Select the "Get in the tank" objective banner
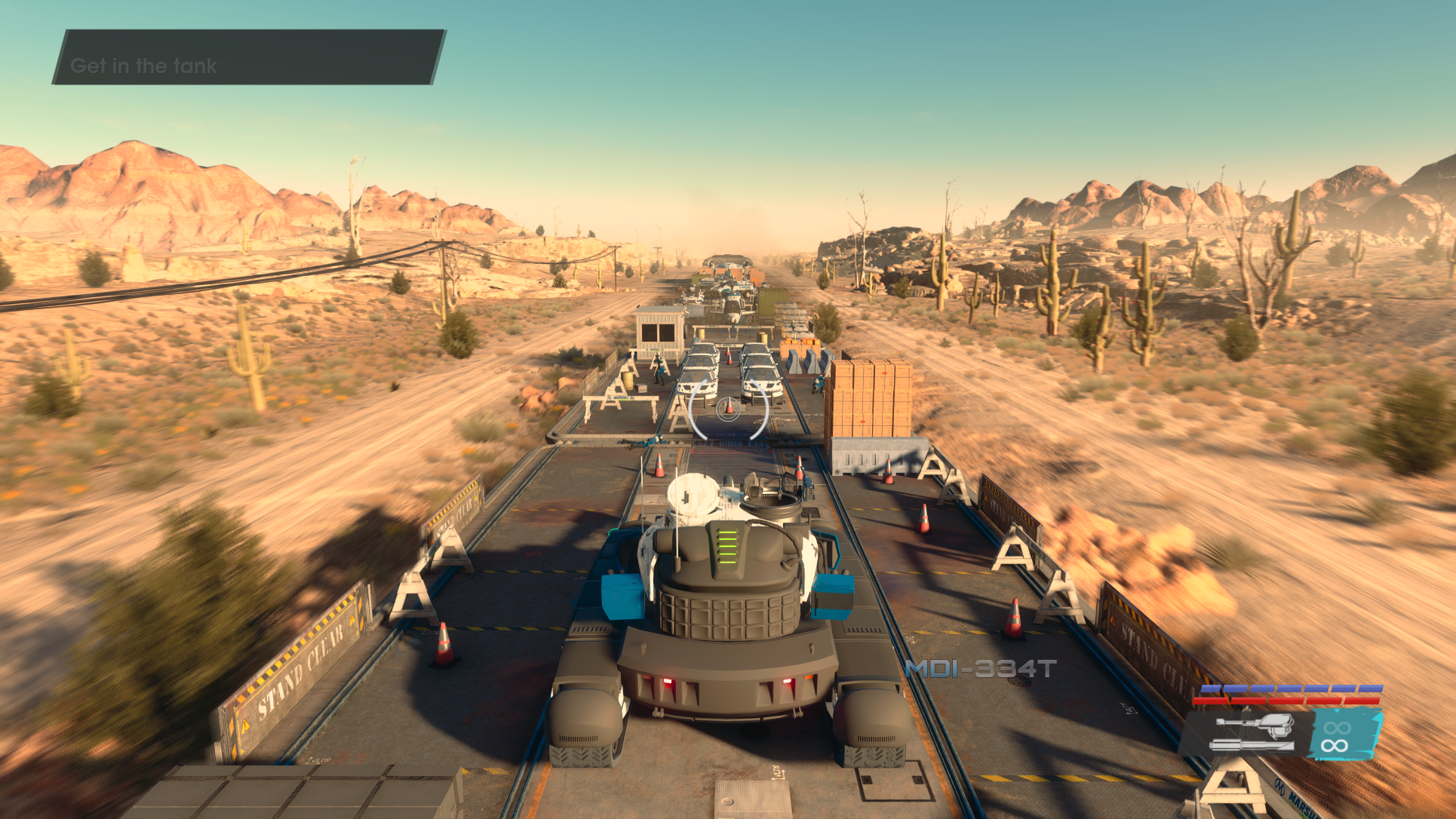1456x819 pixels. tap(249, 57)
